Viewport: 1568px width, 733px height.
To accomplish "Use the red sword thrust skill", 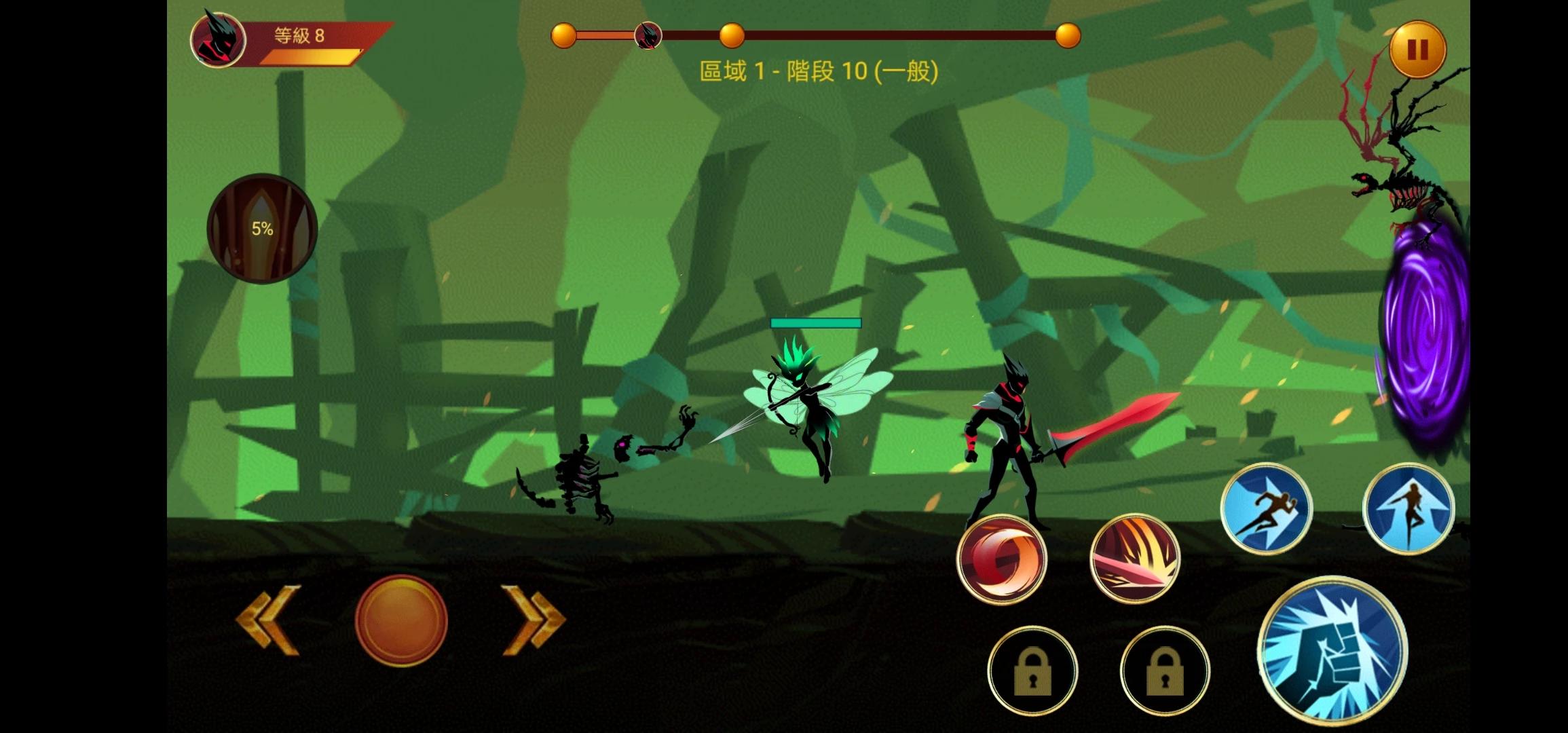I will pyautogui.click(x=1134, y=559).
